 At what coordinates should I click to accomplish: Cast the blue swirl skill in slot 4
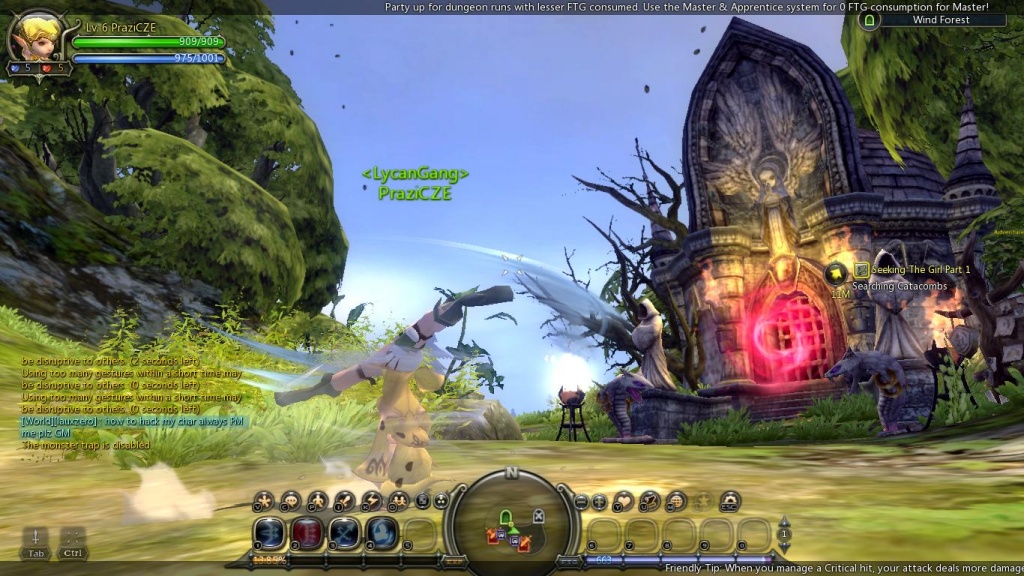point(381,534)
